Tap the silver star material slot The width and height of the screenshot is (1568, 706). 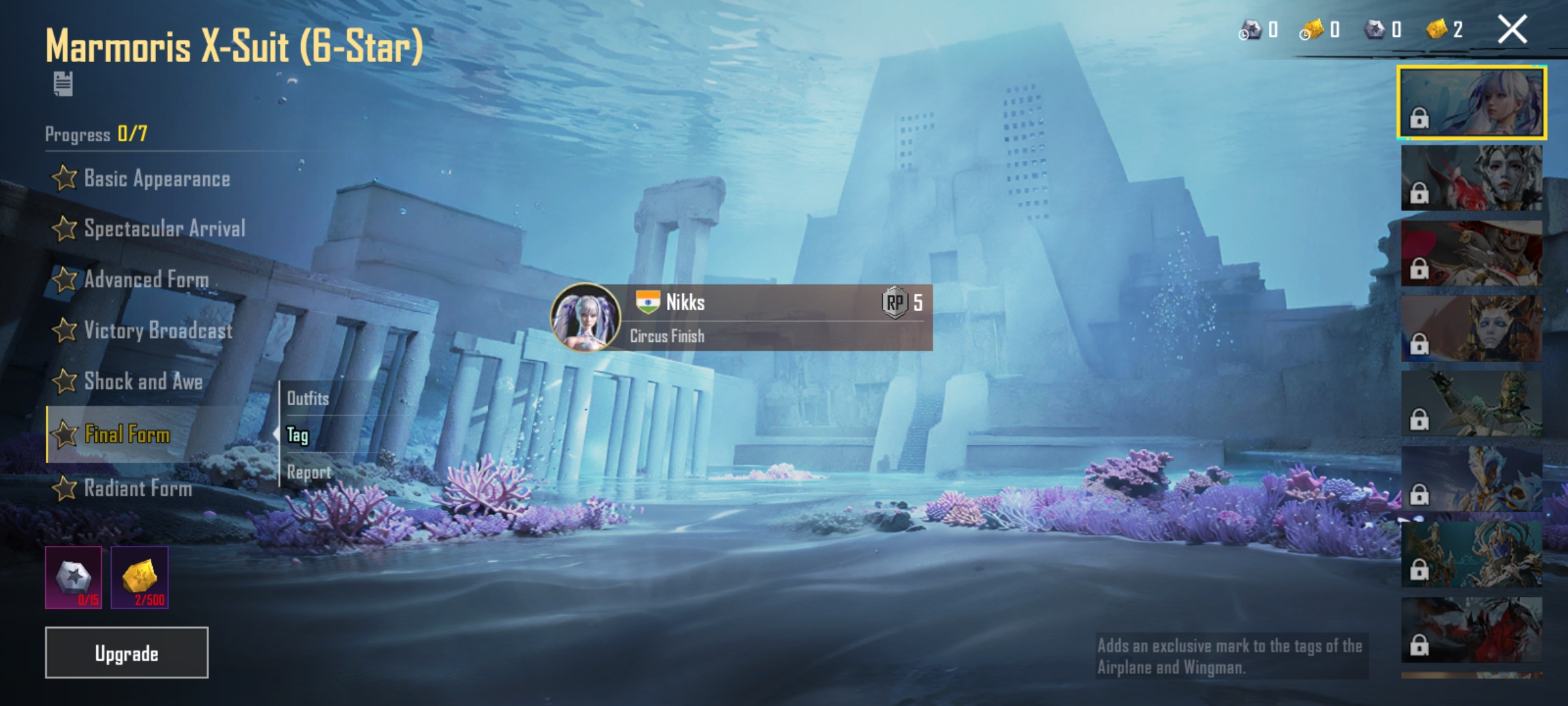(x=74, y=578)
